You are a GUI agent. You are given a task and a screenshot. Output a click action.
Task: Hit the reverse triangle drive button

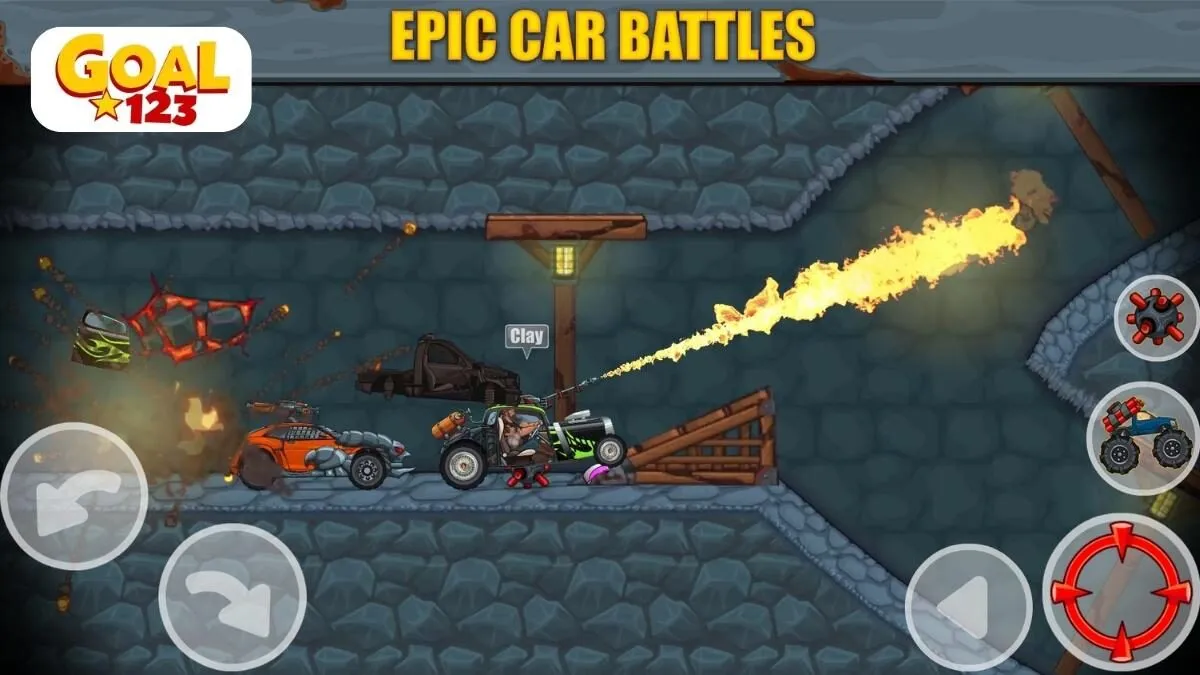967,607
